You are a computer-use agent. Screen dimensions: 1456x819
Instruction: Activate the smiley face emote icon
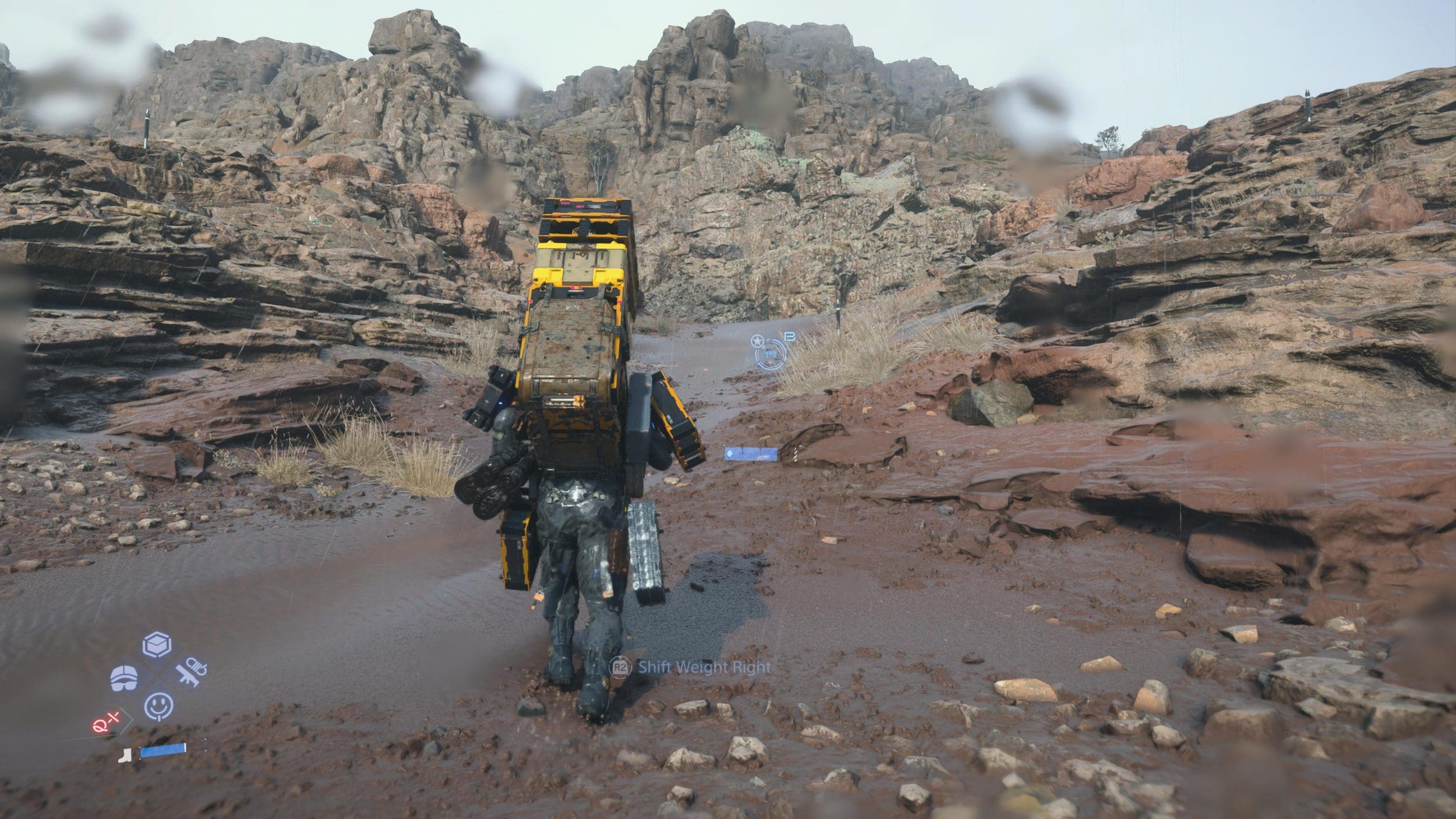click(x=158, y=707)
